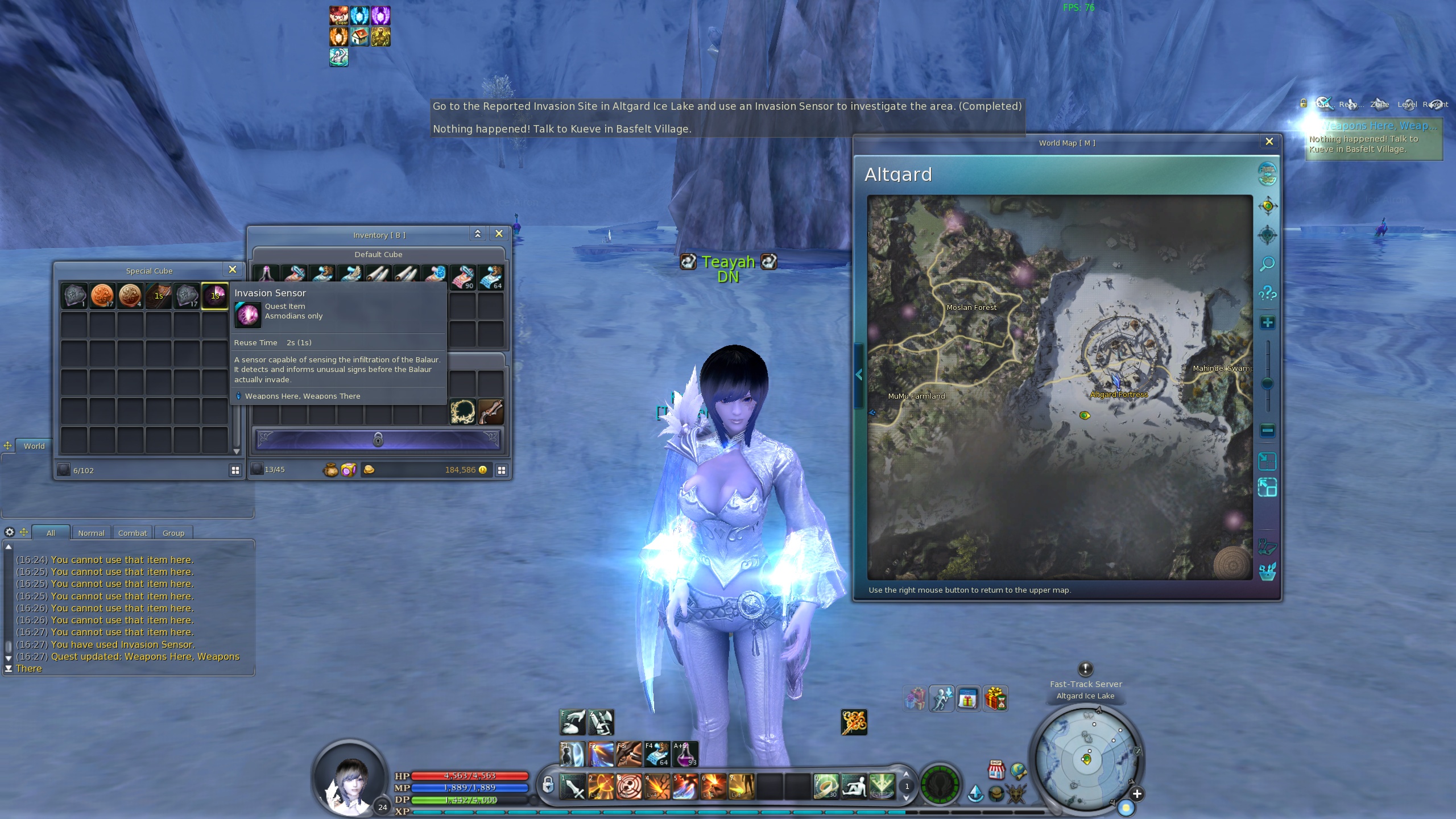Switch chat to the Combat tab
1456x819 pixels.
click(133, 533)
